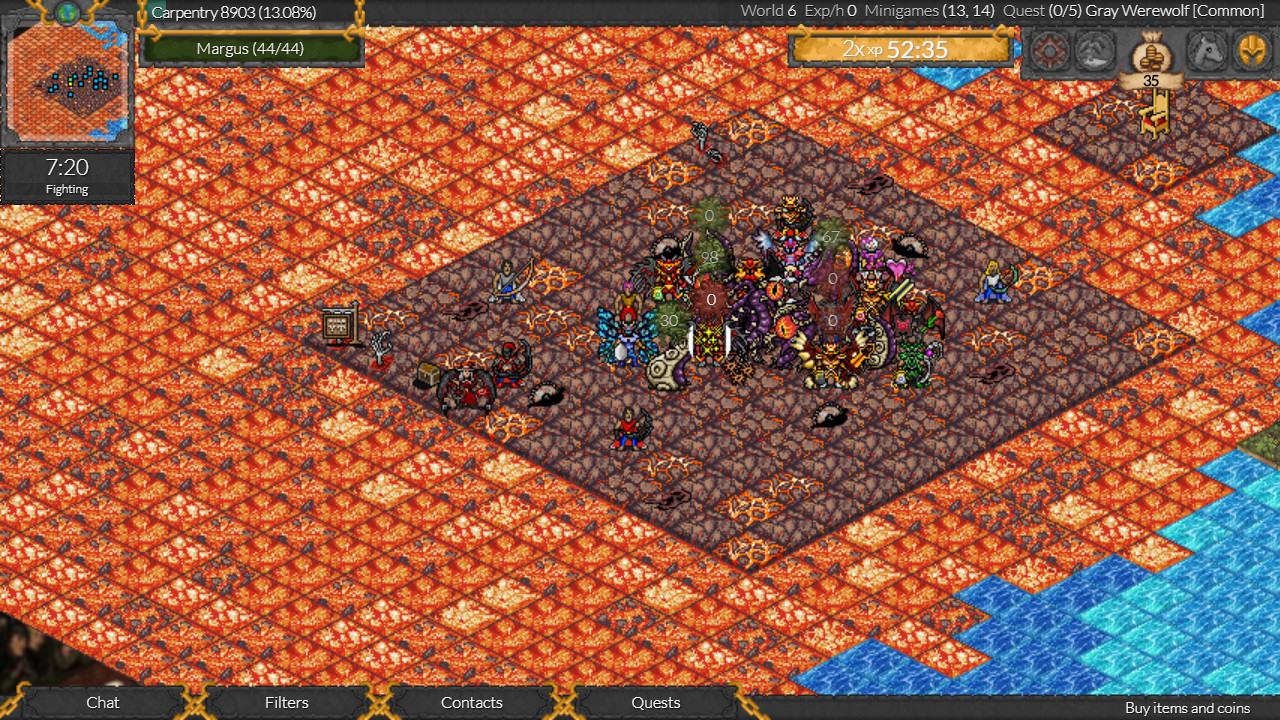The height and width of the screenshot is (720, 1280).
Task: Open the settings gear icon
Action: coord(1050,50)
